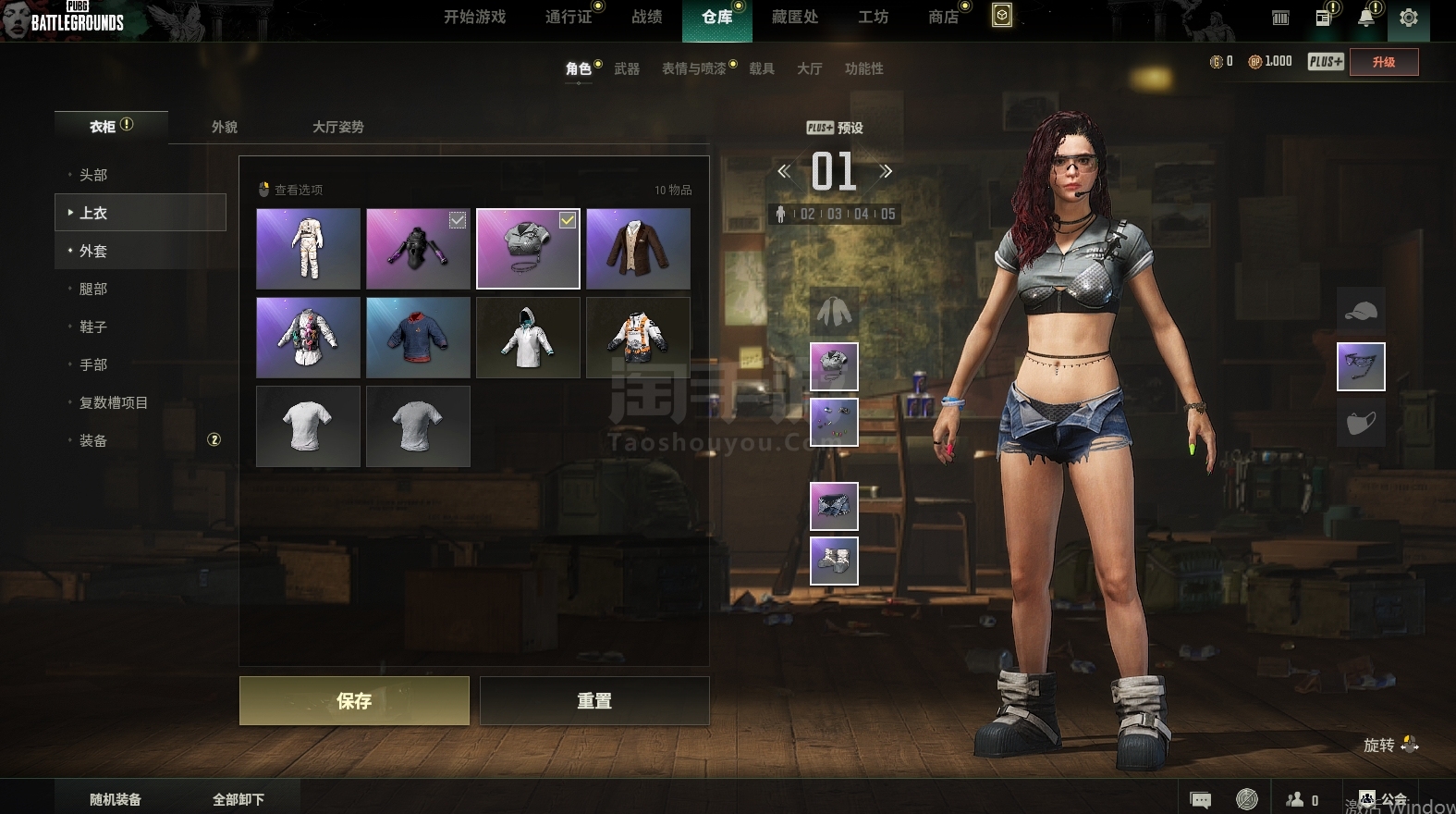This screenshot has height=814, width=1456.
Task: Click 随机装备 random equip button
Action: point(116,799)
